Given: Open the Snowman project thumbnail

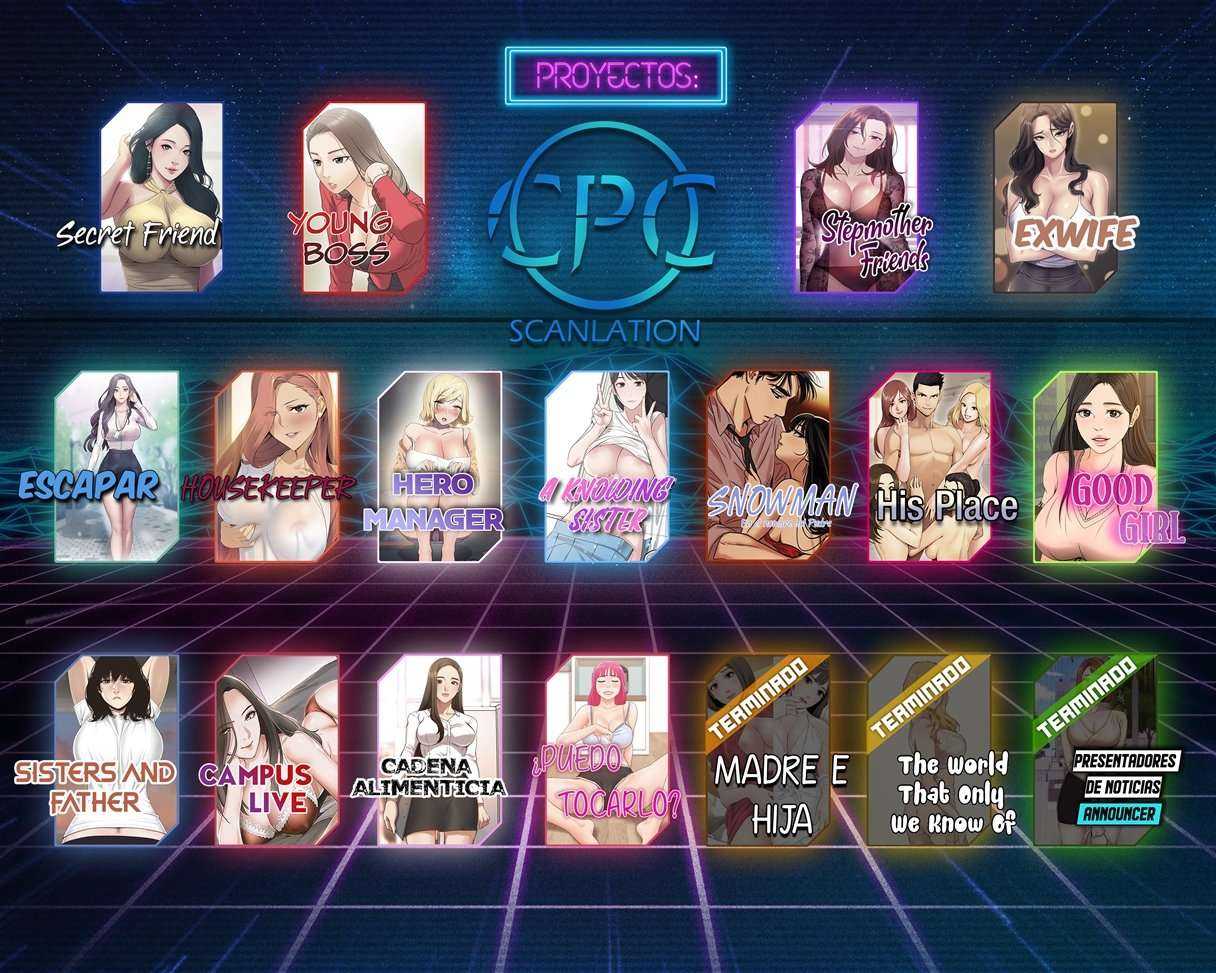Looking at the screenshot, I should 768,466.
